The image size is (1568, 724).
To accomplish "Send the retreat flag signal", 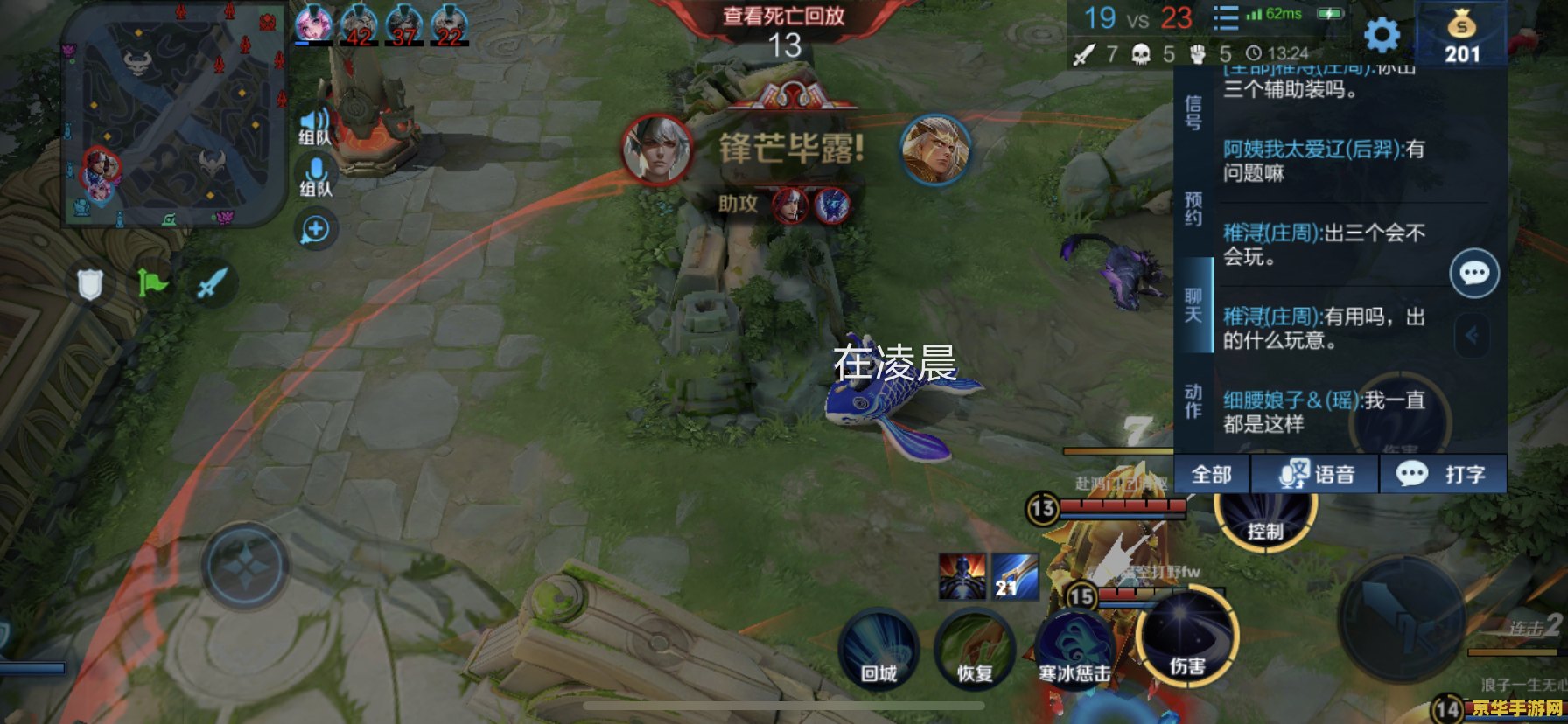I will 154,284.
